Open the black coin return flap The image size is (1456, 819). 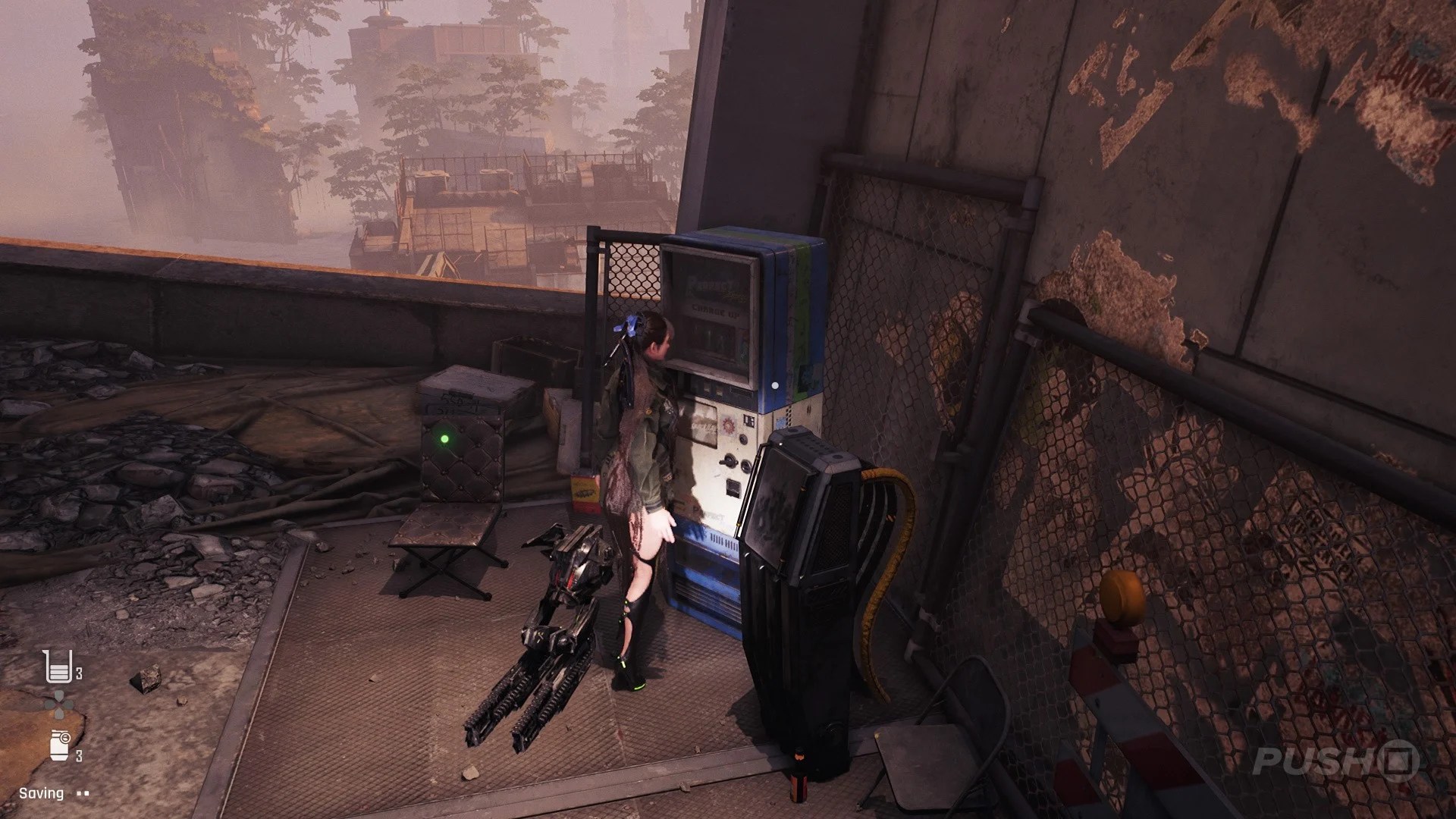[733, 487]
